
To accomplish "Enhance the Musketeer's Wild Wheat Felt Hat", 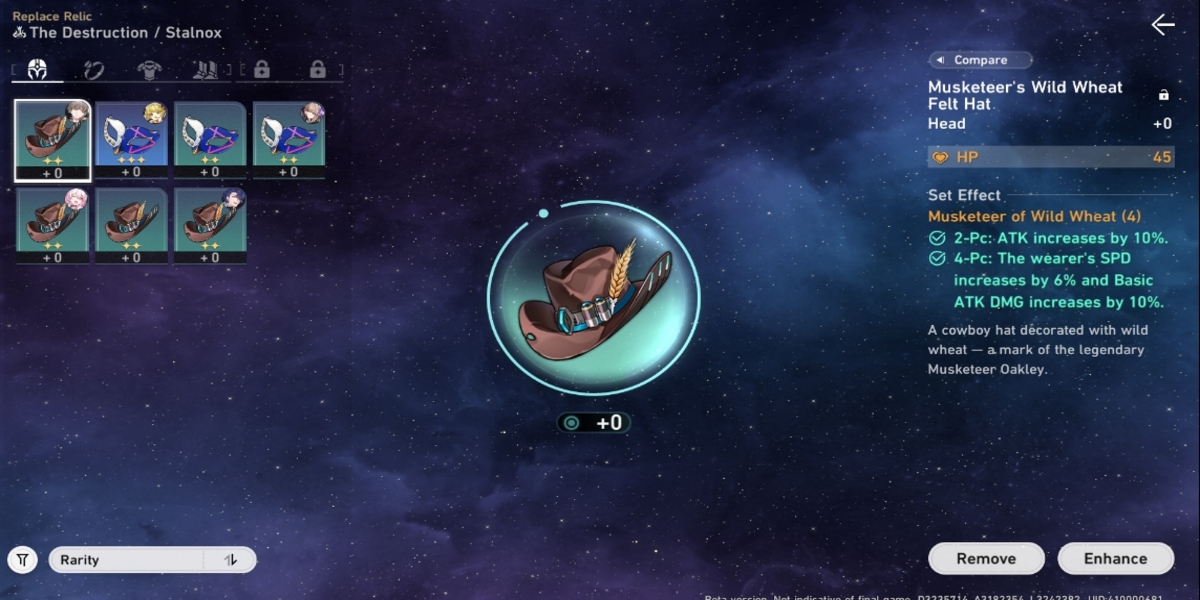I will click(1115, 558).
